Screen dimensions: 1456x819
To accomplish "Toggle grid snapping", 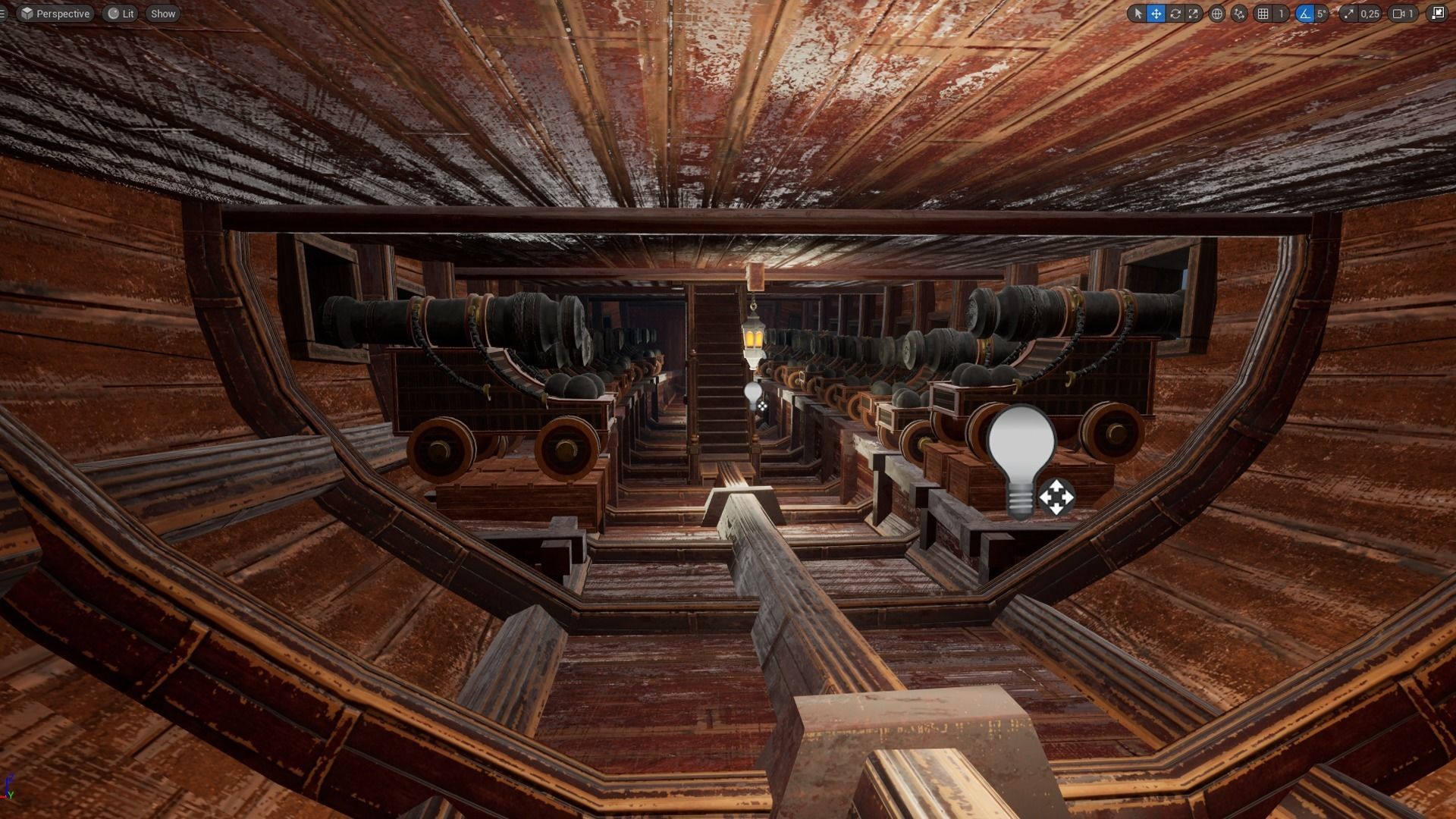I will pyautogui.click(x=1263, y=14).
